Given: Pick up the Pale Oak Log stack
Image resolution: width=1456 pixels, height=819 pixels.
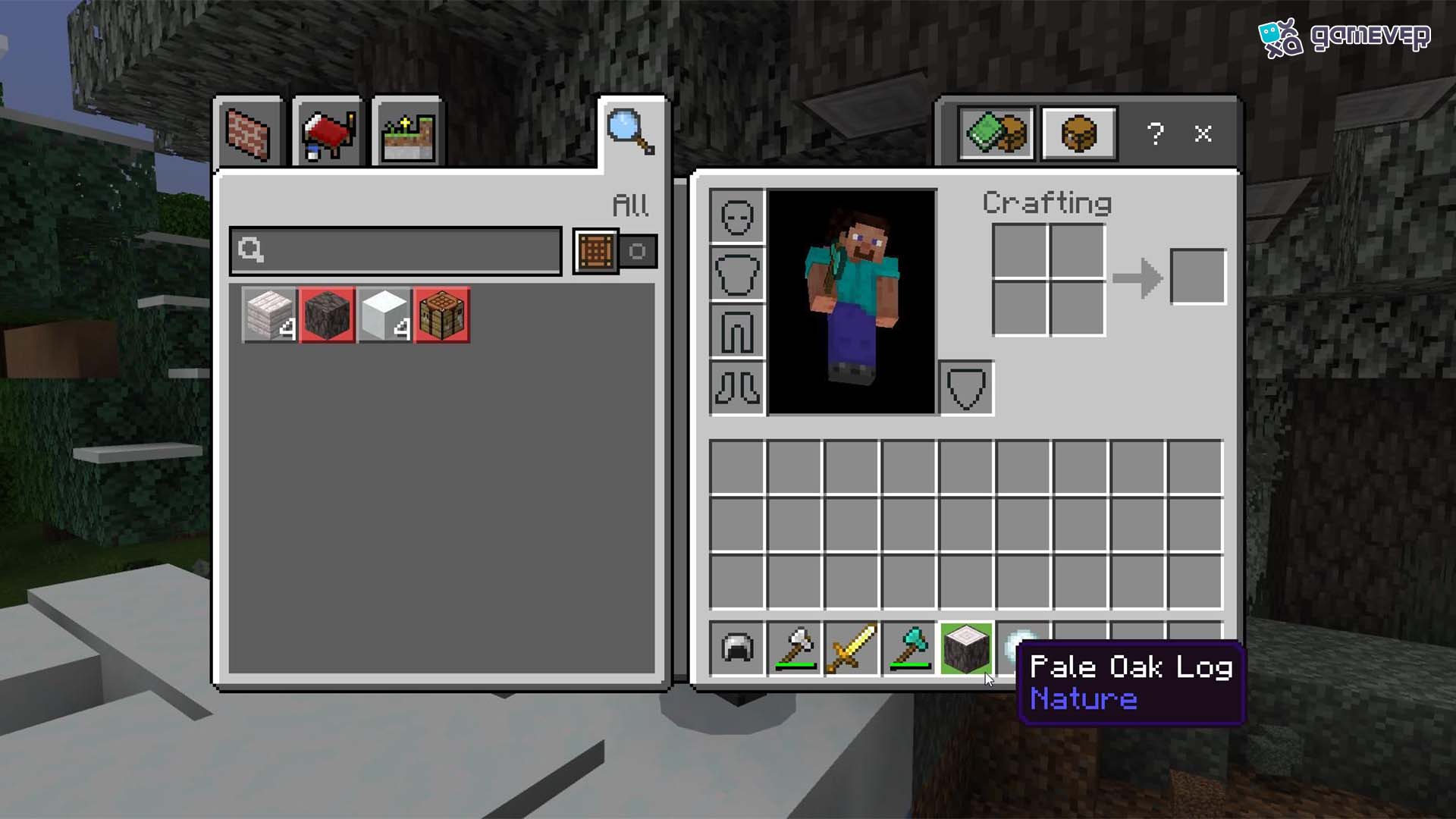Looking at the screenshot, I should pyautogui.click(x=966, y=648).
